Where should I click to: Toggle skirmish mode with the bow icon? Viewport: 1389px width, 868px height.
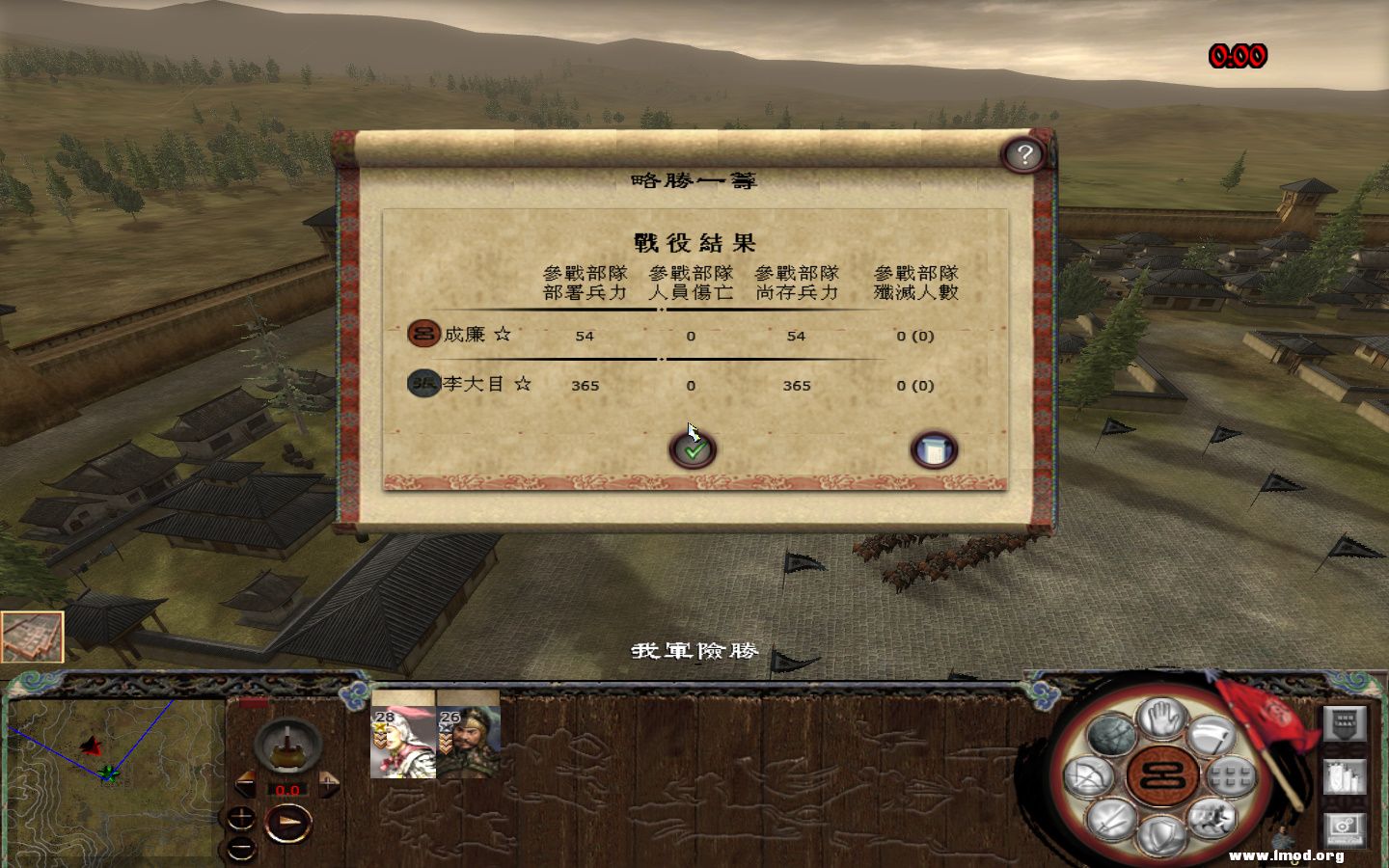(1087, 776)
